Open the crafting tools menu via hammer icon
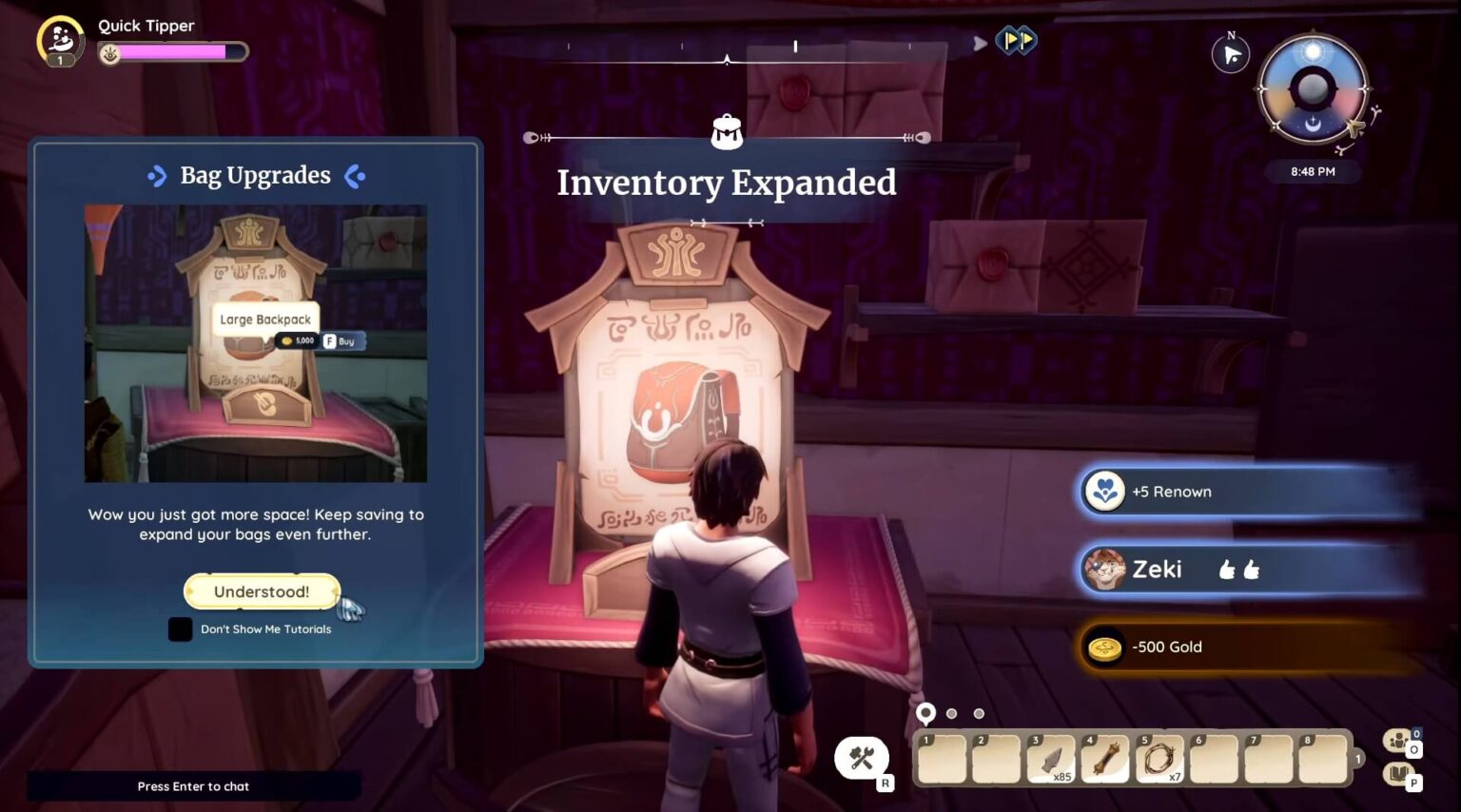1461x812 pixels. 862,756
